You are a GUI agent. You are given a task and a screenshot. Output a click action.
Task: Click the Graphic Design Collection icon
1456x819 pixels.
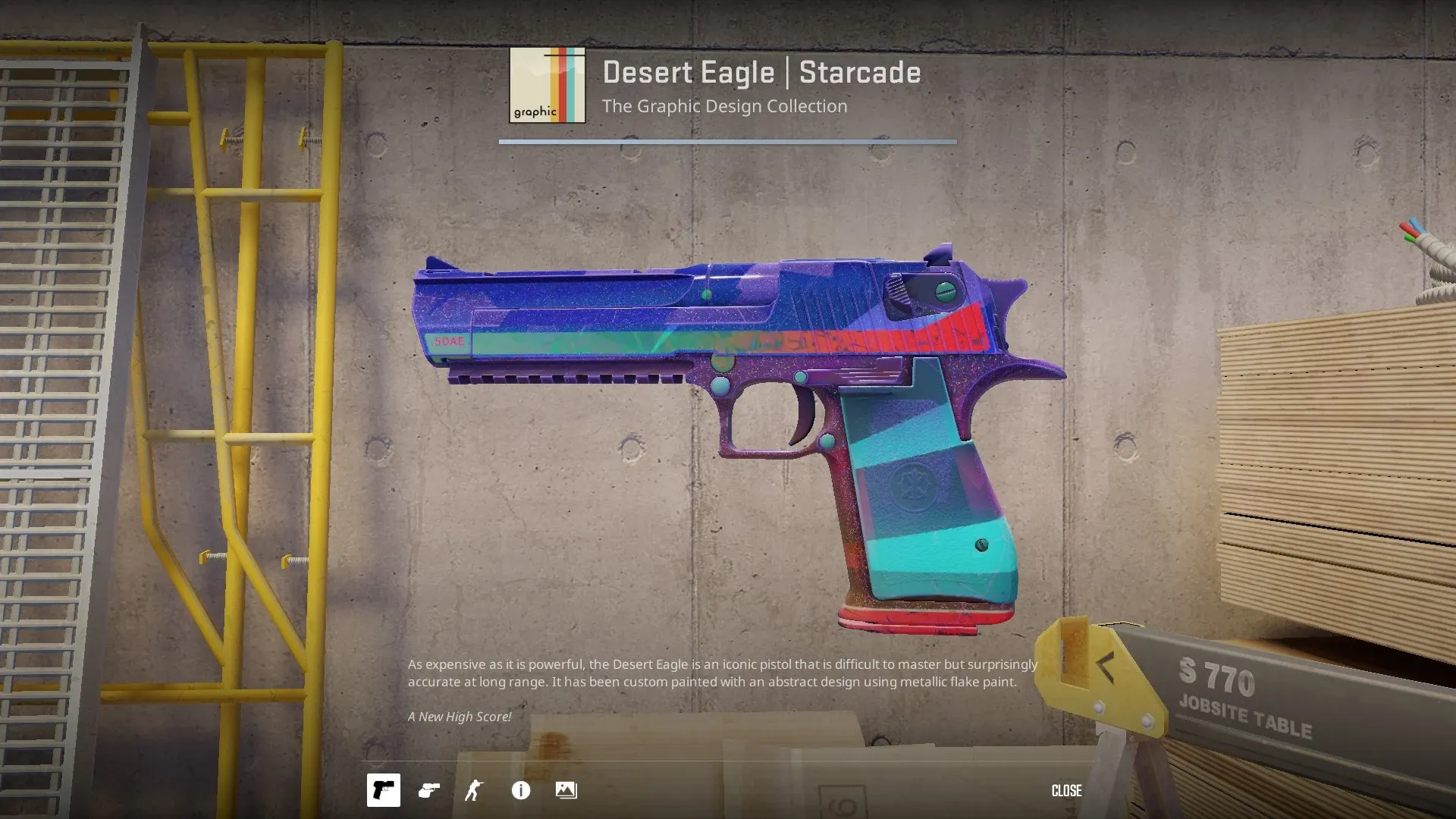547,85
